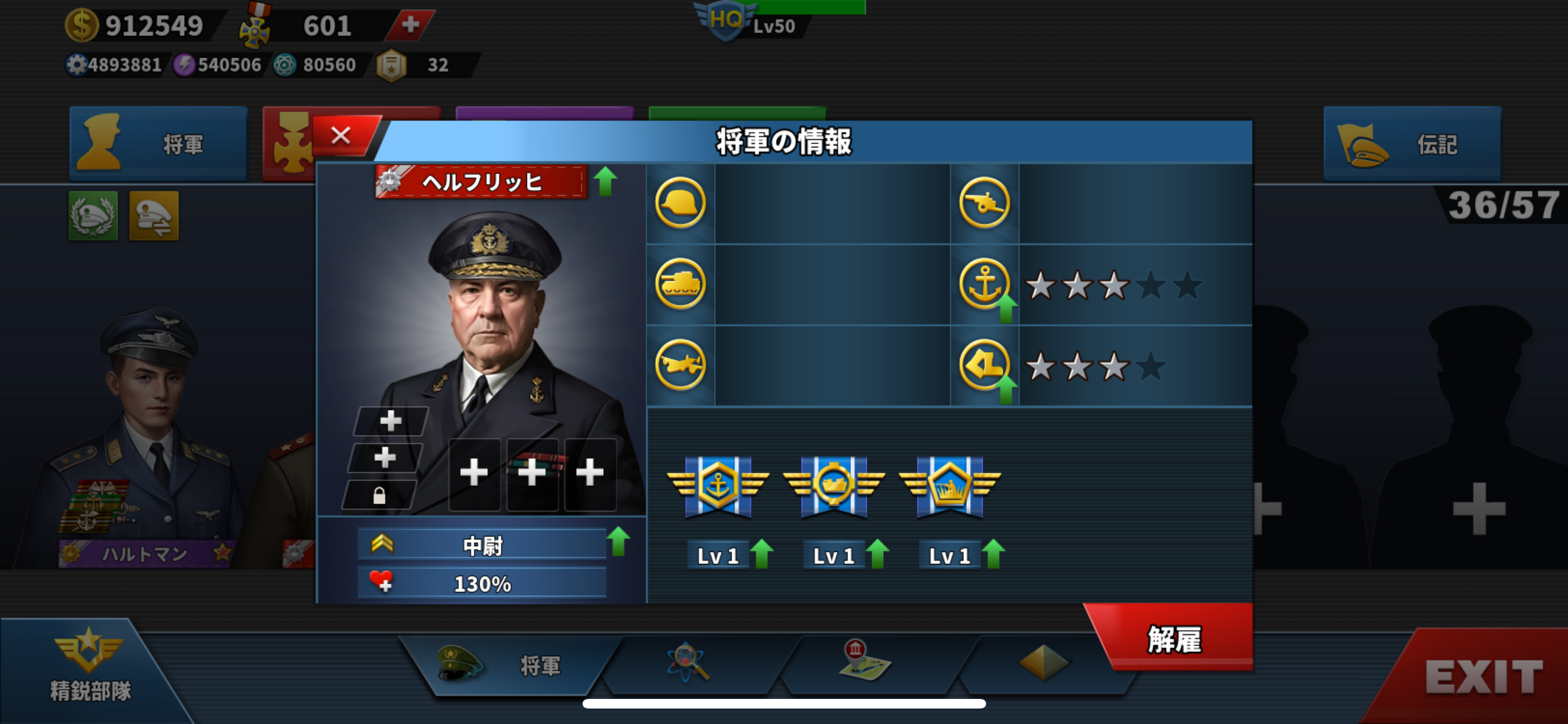Upgrade the anchor navy ability
The width and height of the screenshot is (1568, 724).
pos(1005,309)
